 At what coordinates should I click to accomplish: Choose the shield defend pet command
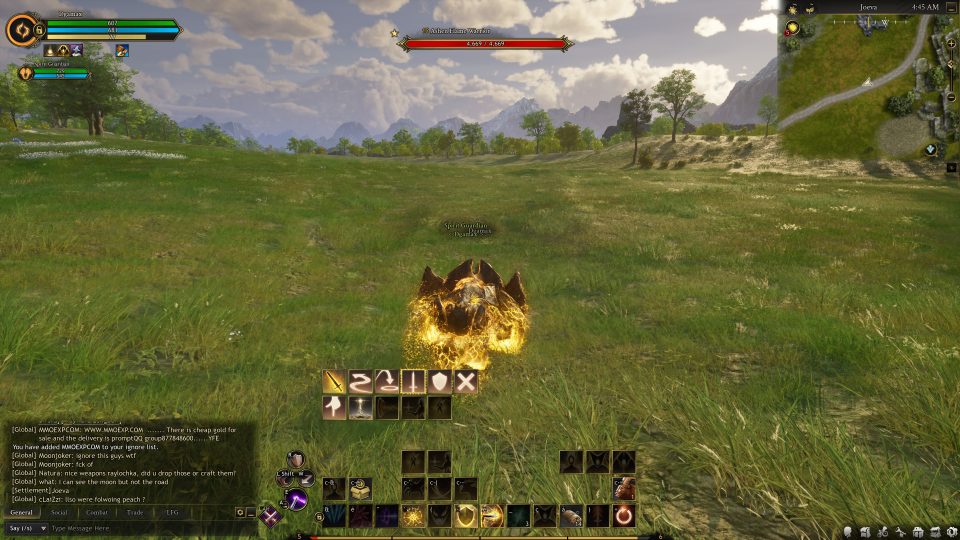click(x=439, y=381)
